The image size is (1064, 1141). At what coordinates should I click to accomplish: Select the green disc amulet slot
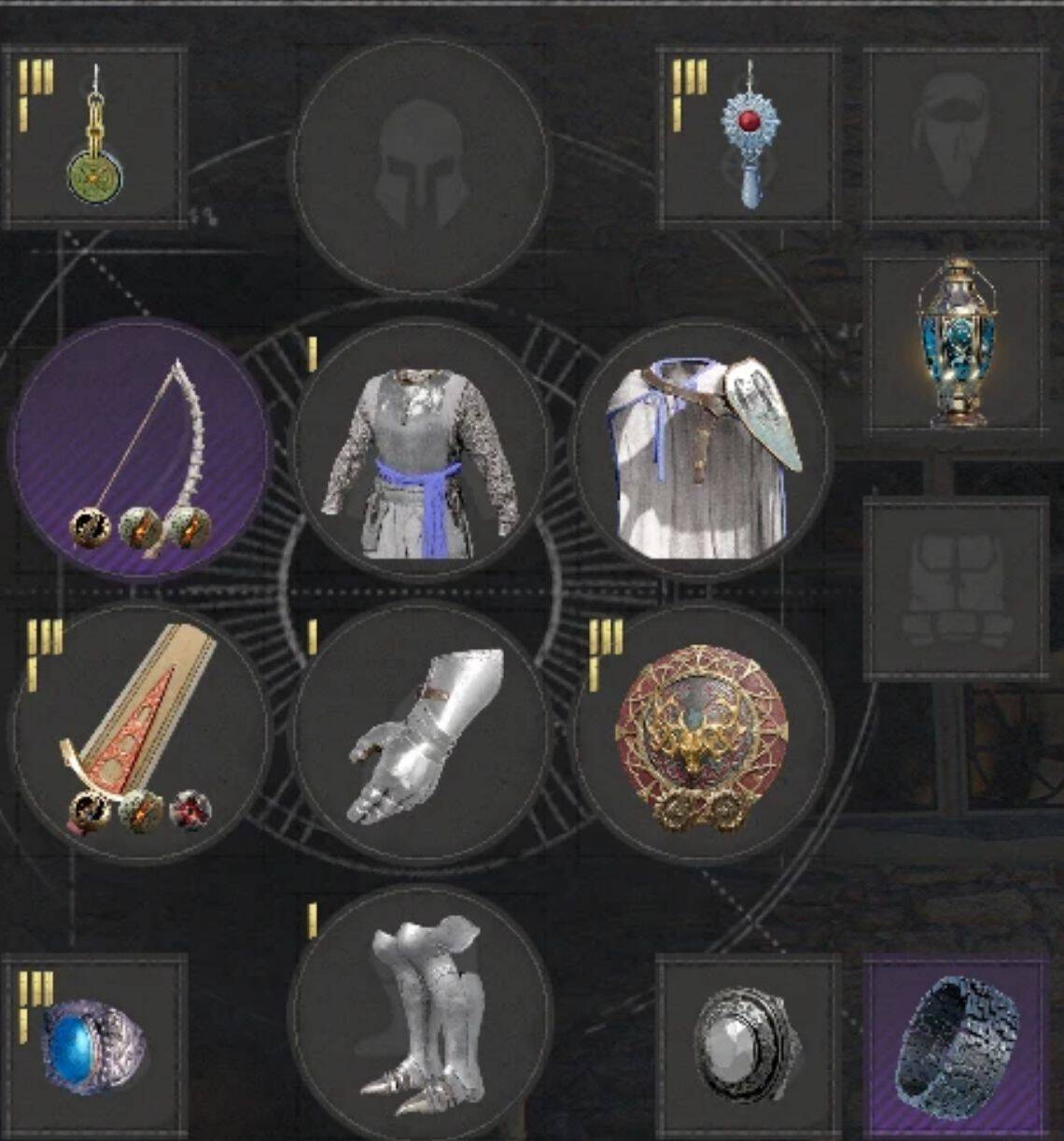tap(94, 137)
